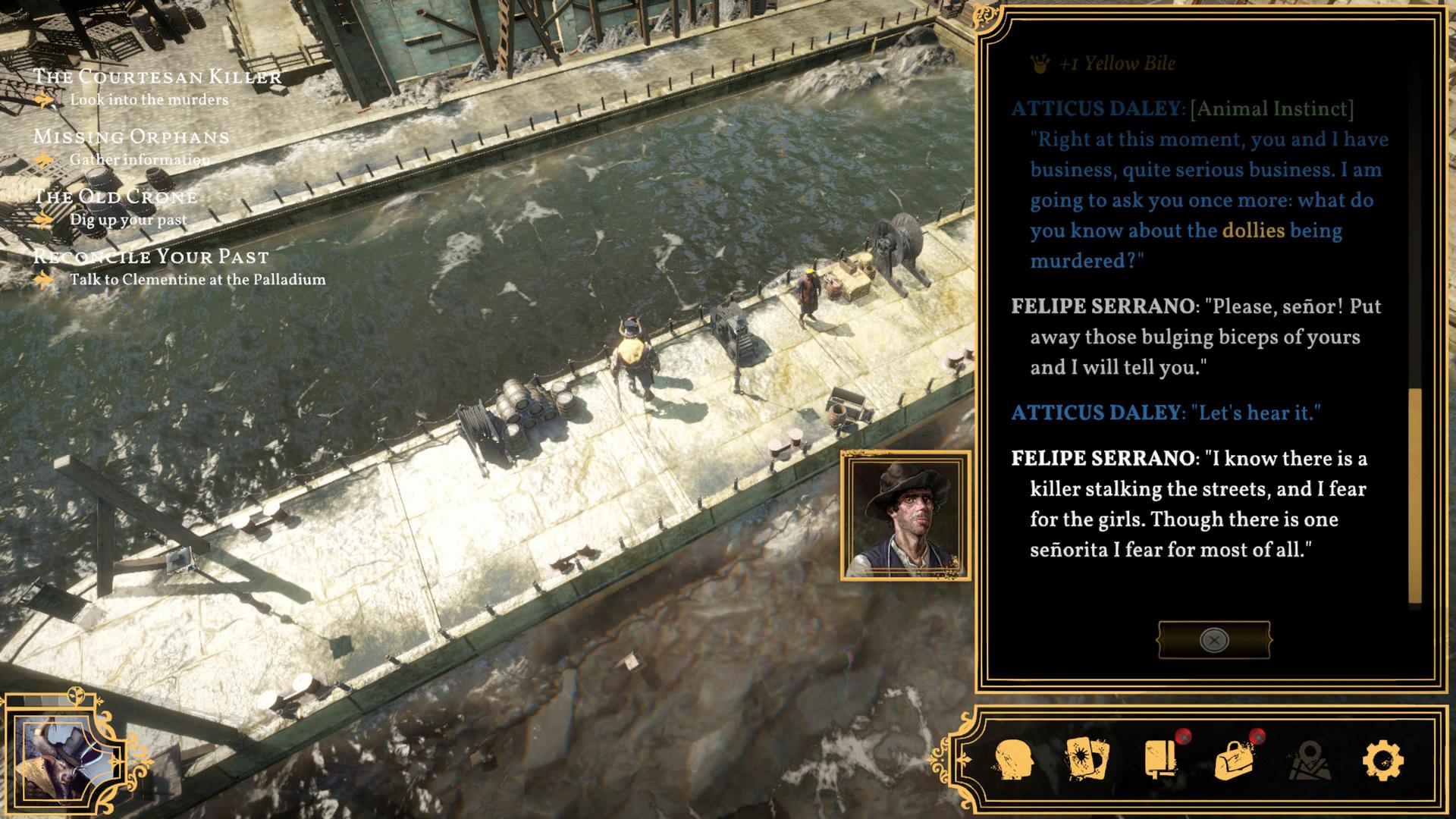Select the Reconcile Your Past quest

click(x=151, y=256)
